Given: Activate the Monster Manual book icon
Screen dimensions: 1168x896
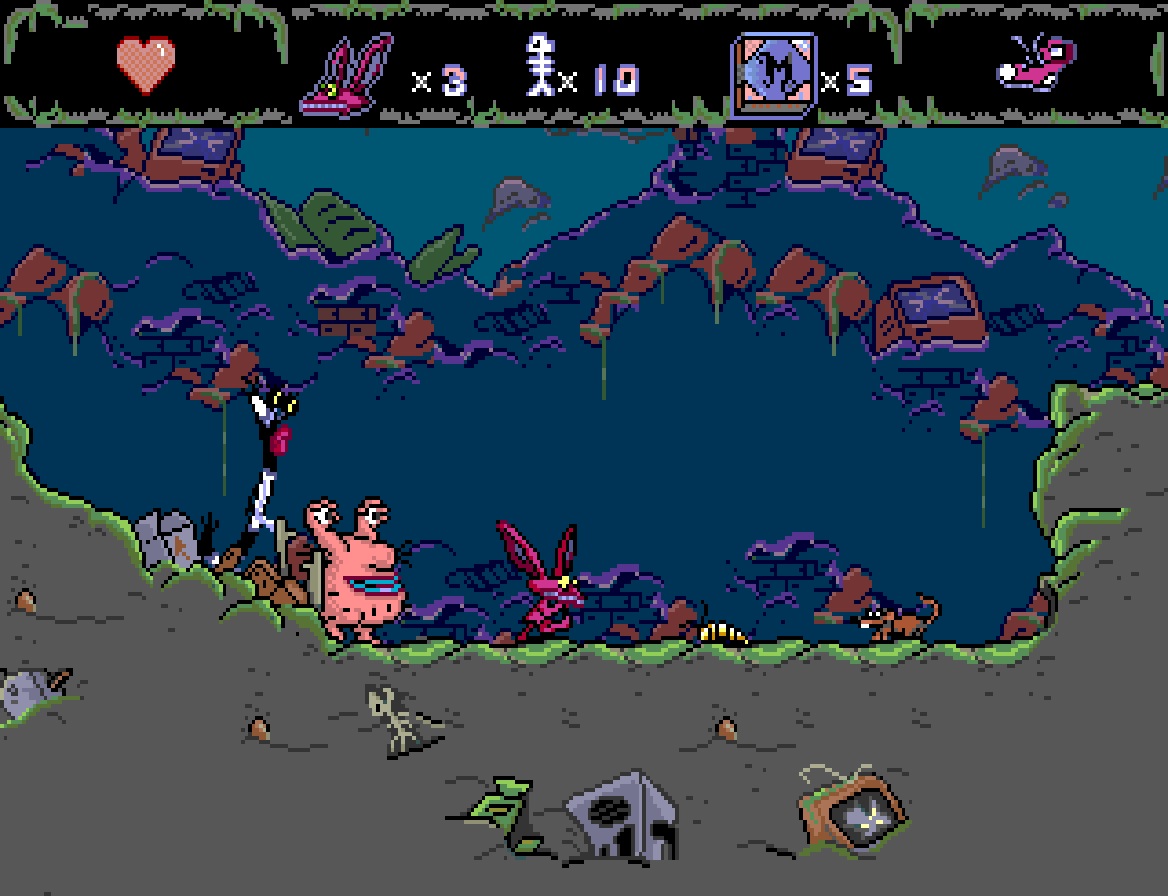Looking at the screenshot, I should coord(773,76).
